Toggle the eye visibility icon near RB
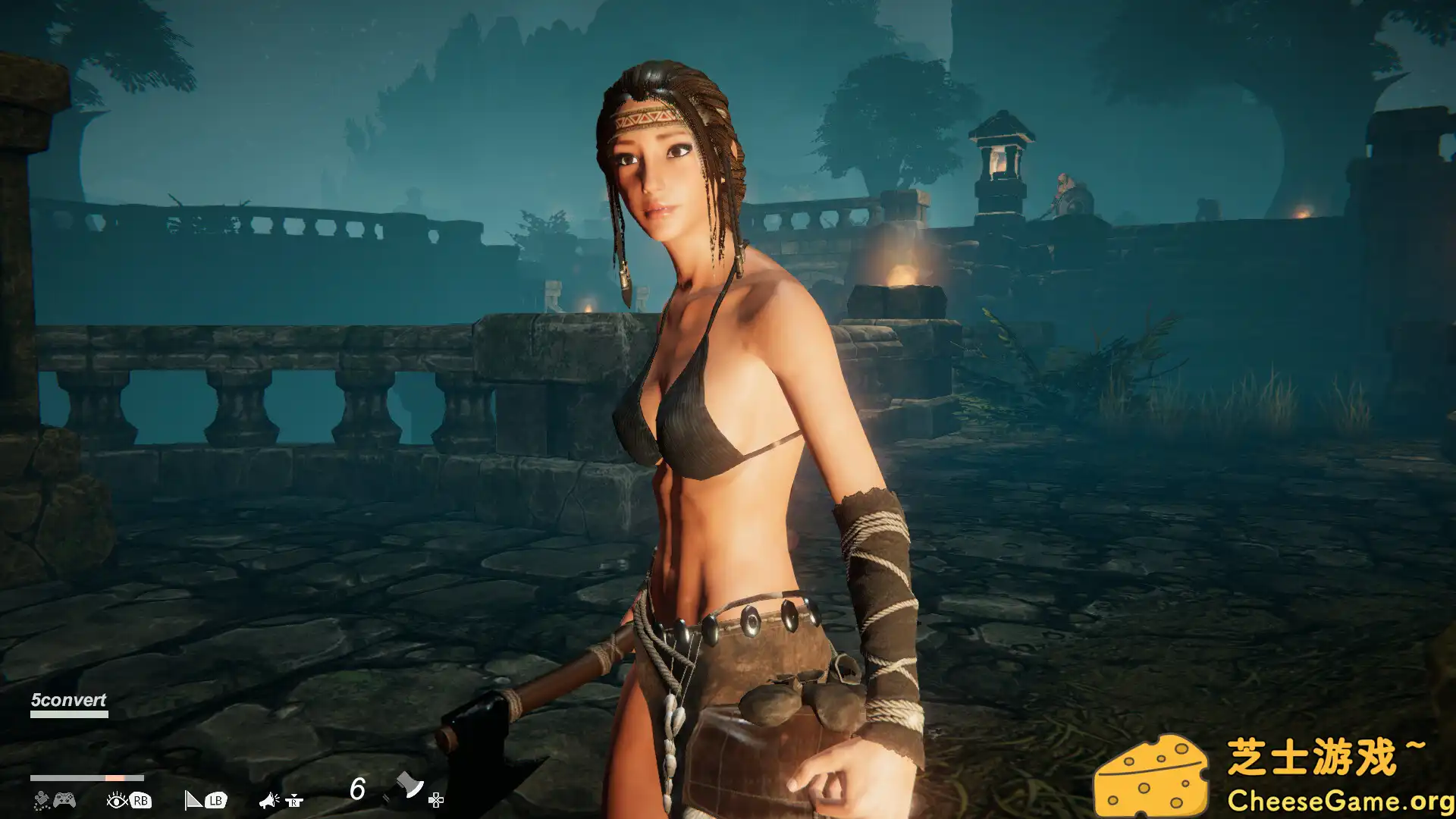This screenshot has height=819, width=1456. (117, 800)
